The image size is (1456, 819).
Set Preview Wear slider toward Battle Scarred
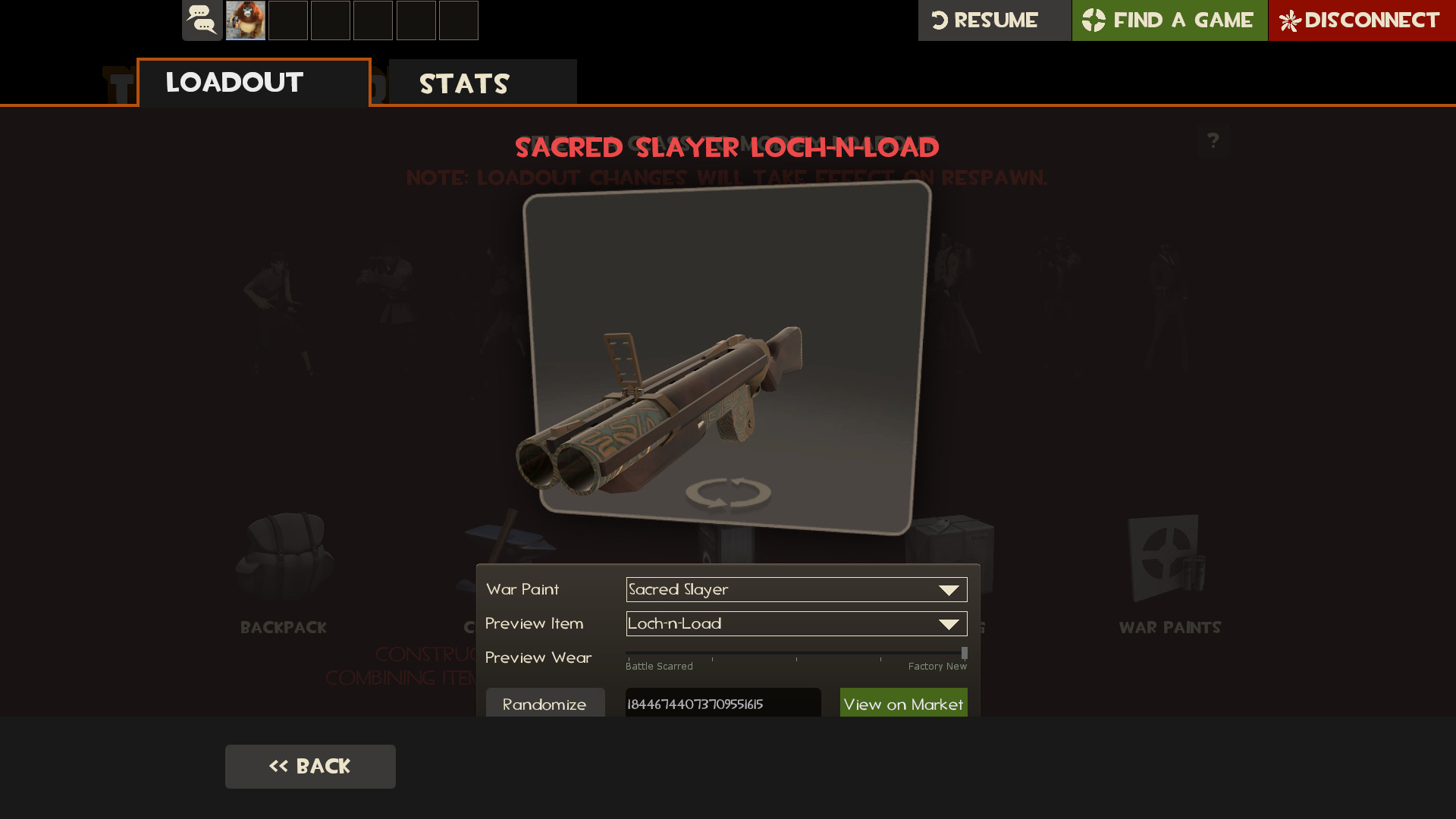645,653
